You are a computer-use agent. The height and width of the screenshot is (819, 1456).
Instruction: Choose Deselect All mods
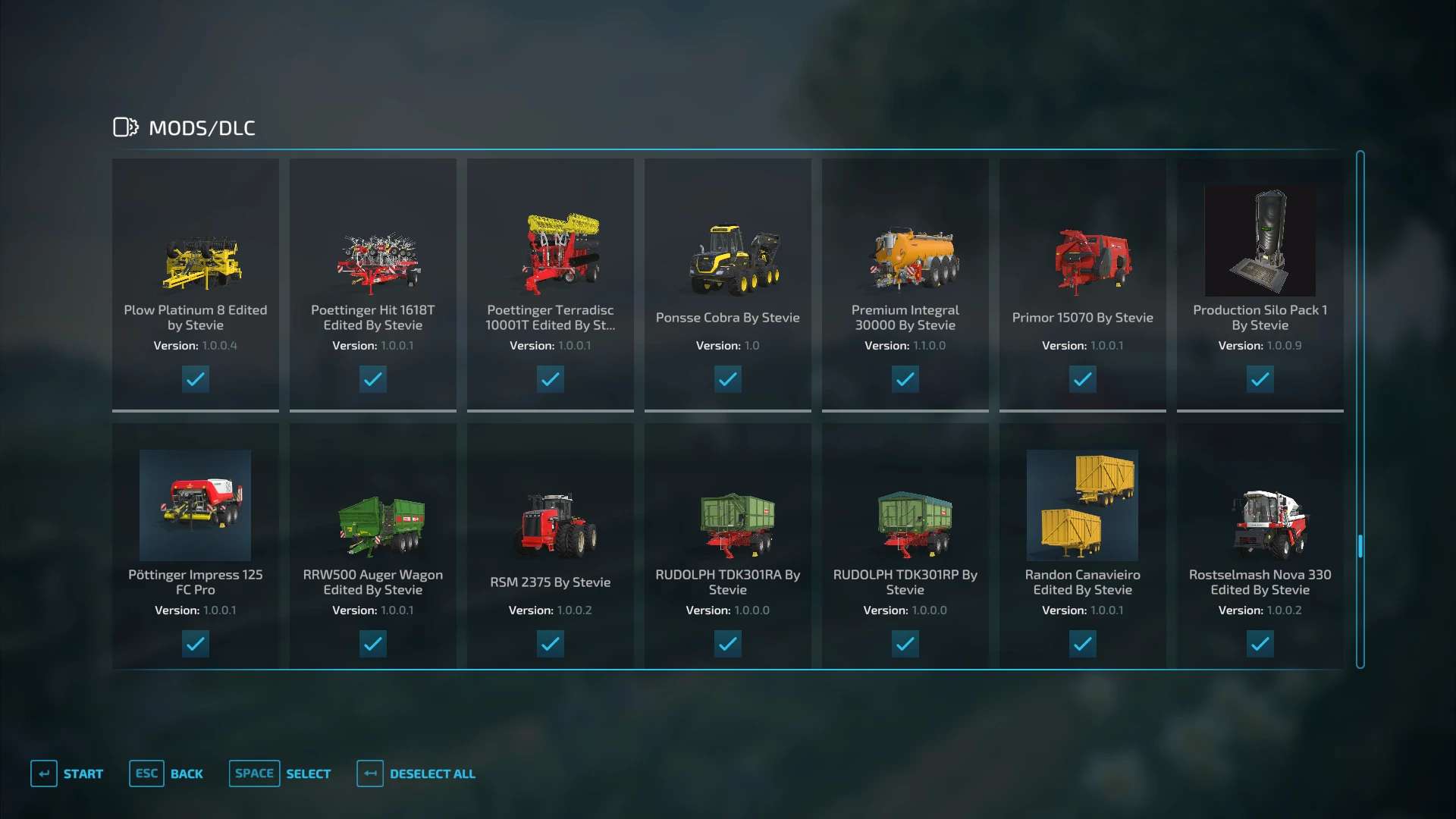coord(416,773)
